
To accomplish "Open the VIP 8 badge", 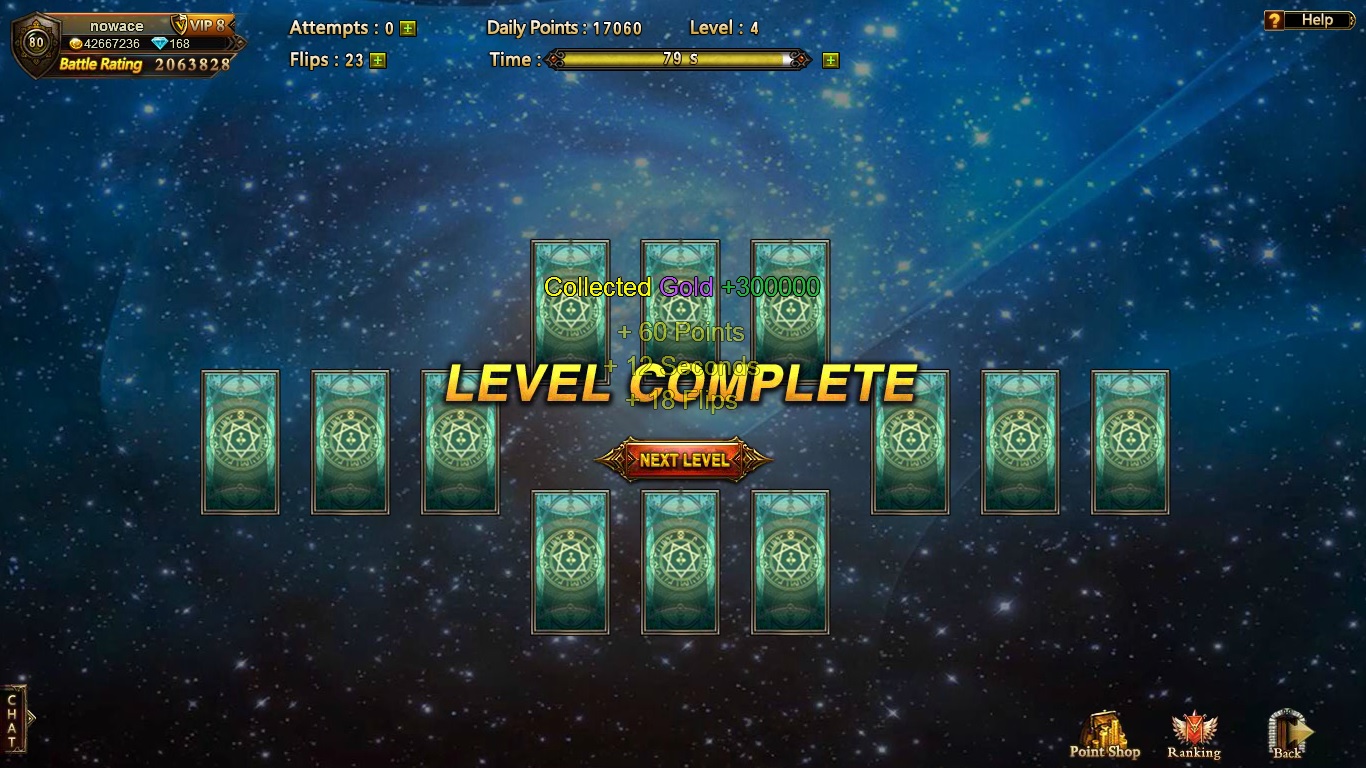I will click(x=201, y=25).
